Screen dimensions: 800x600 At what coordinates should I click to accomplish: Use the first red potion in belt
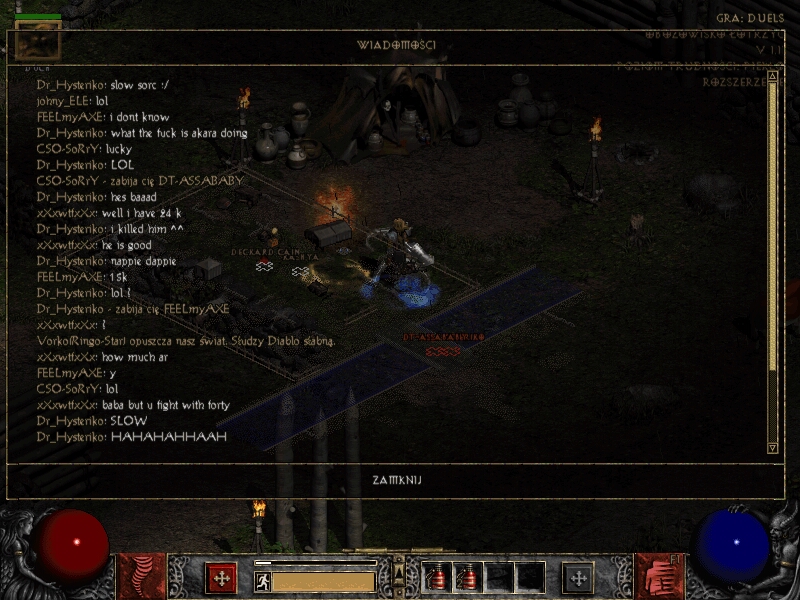tap(438, 577)
